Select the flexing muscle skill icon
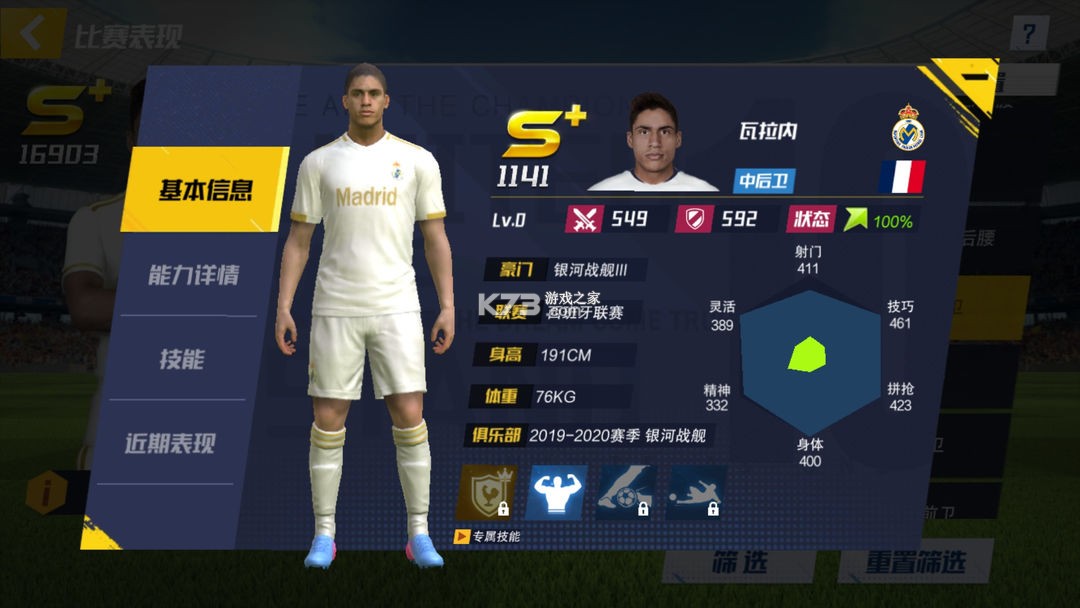Screen dimensions: 1080x608 pos(556,492)
